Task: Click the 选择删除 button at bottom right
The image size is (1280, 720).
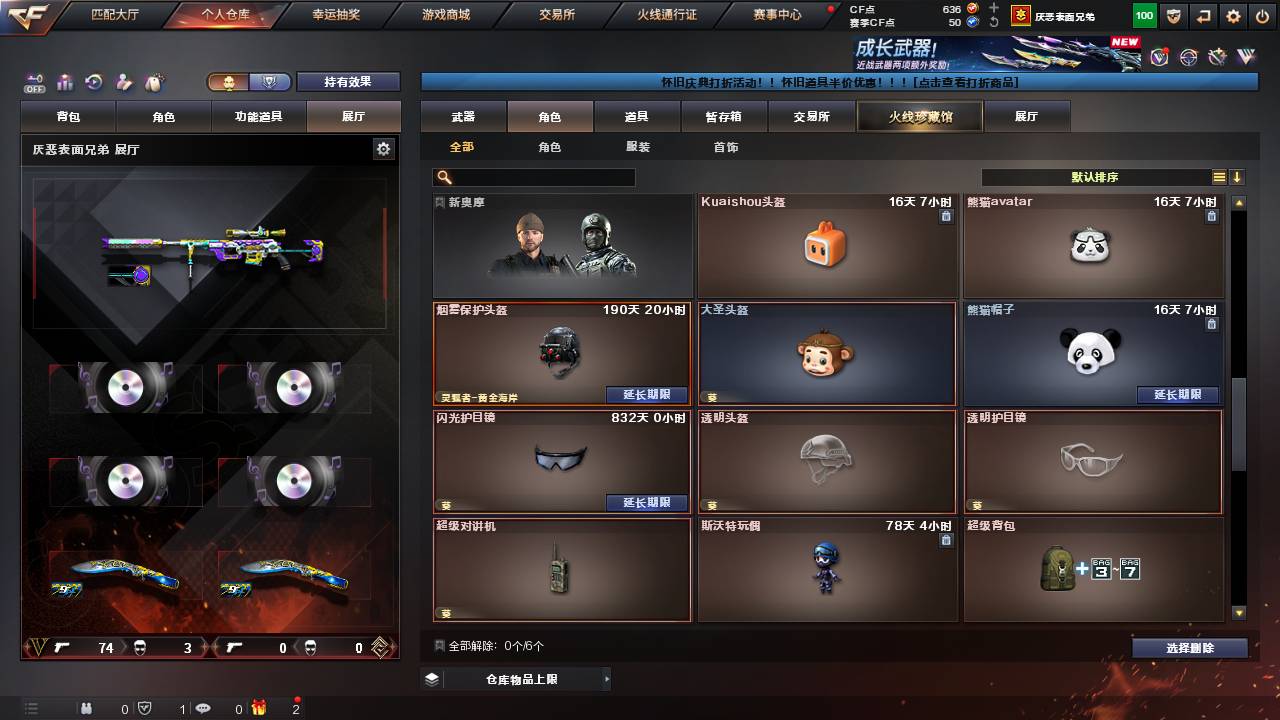Action: [x=1189, y=647]
